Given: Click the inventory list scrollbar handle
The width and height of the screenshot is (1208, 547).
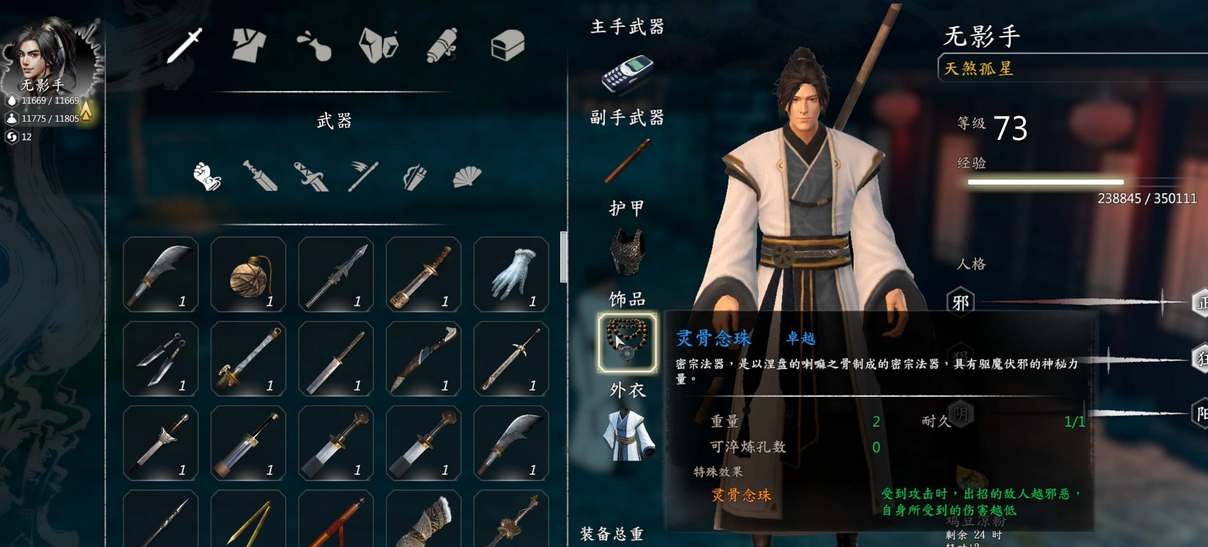Looking at the screenshot, I should pos(563,256).
